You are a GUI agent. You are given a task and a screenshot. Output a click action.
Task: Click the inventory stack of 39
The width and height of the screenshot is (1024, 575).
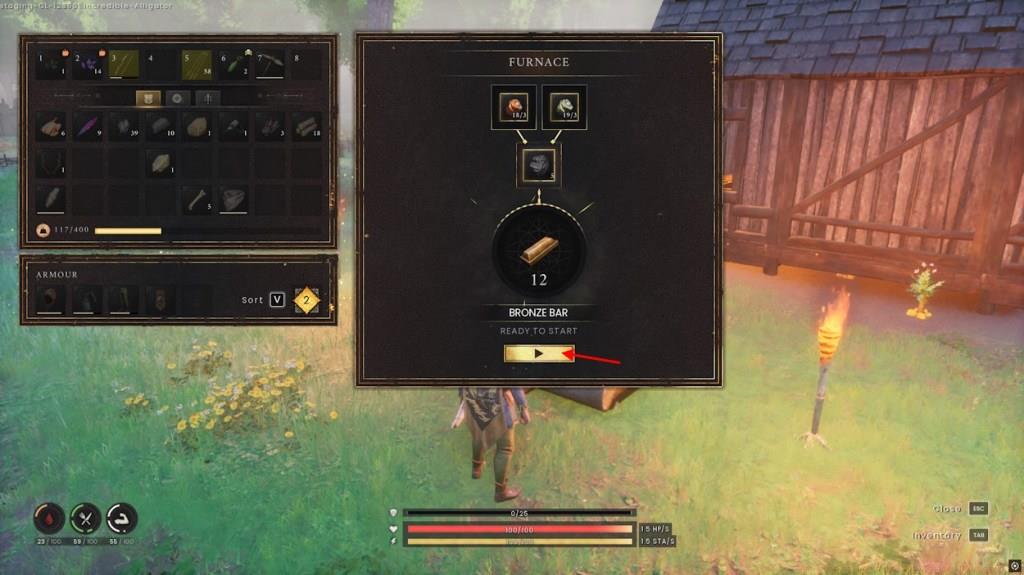pos(125,126)
